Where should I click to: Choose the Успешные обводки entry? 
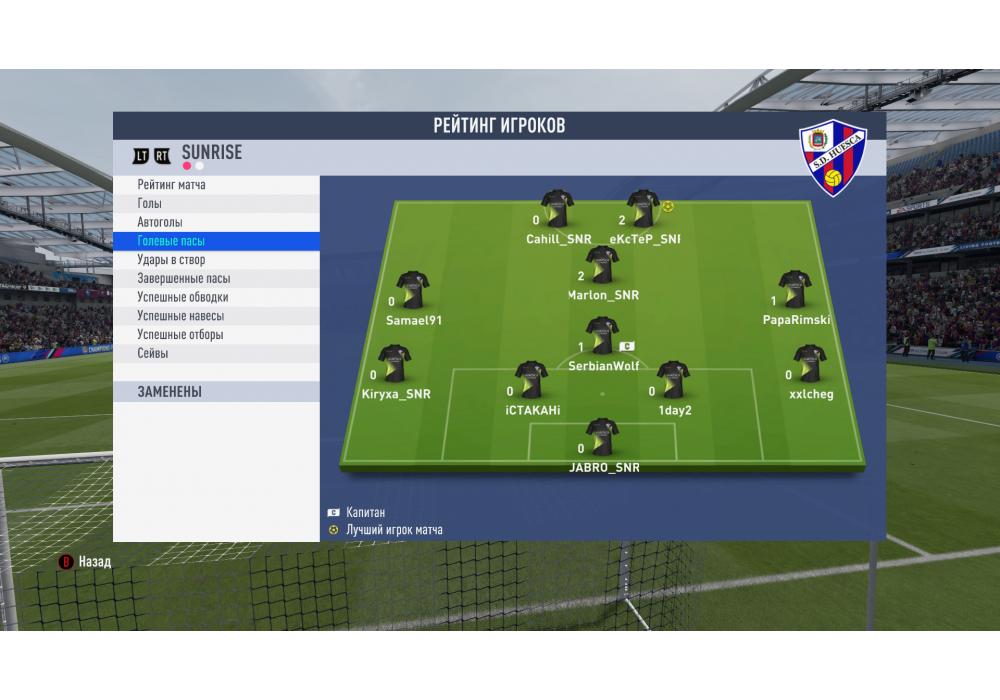click(x=183, y=297)
